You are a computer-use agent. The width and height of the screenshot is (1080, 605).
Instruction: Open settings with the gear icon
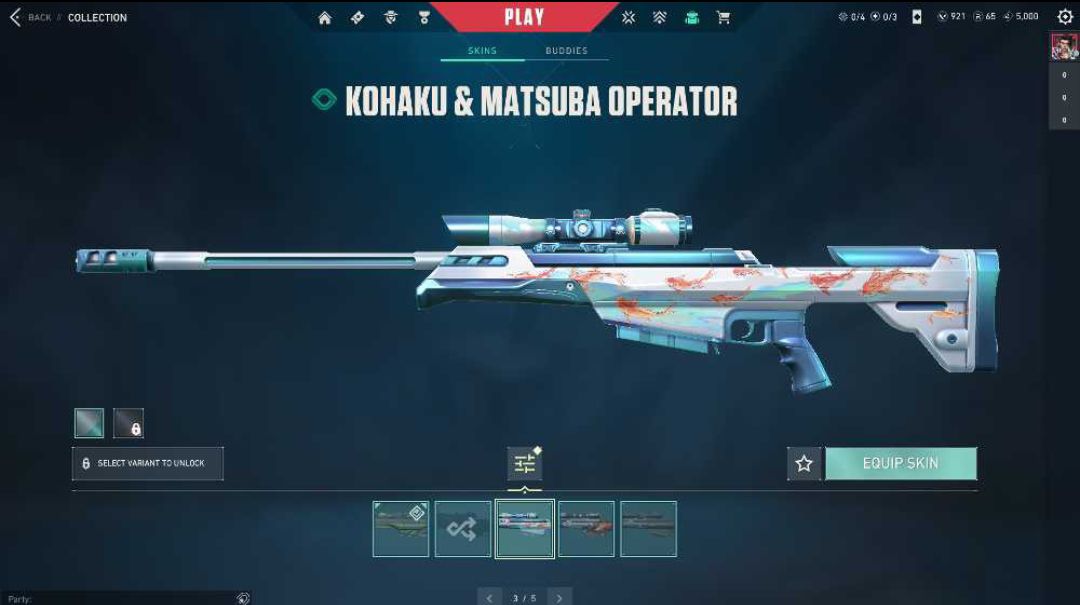[x=1065, y=17]
